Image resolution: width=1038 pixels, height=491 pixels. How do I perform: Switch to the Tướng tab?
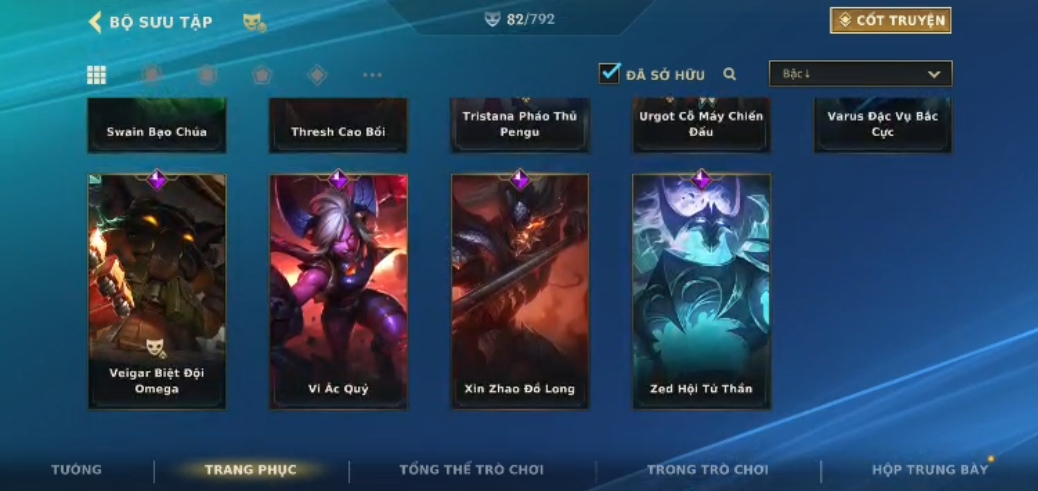[x=76, y=470]
